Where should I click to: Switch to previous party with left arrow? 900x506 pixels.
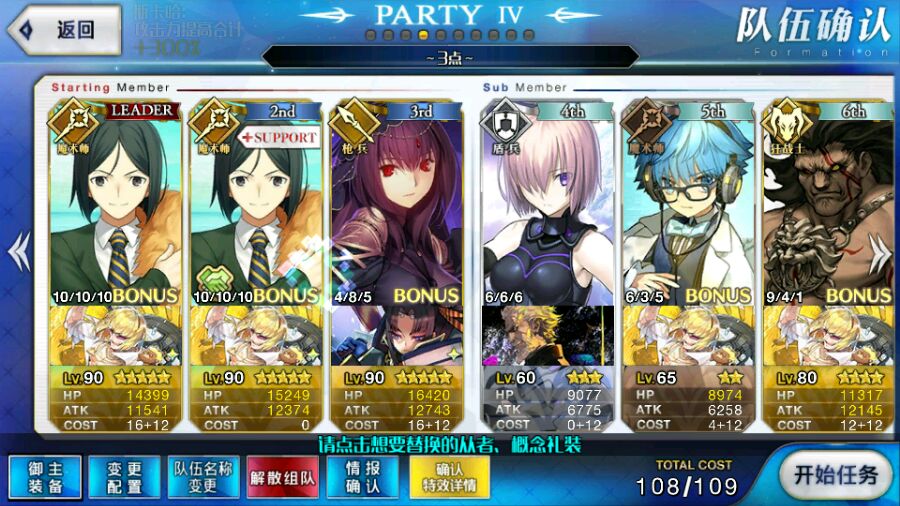click(18, 252)
